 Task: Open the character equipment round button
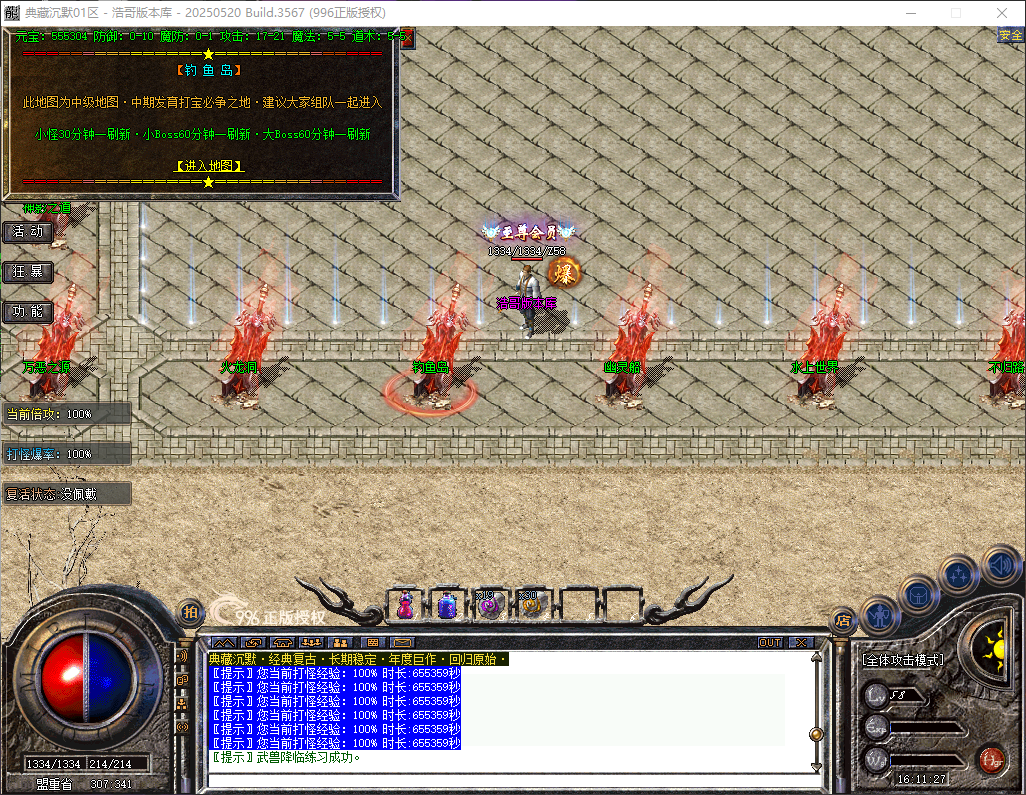(x=879, y=614)
